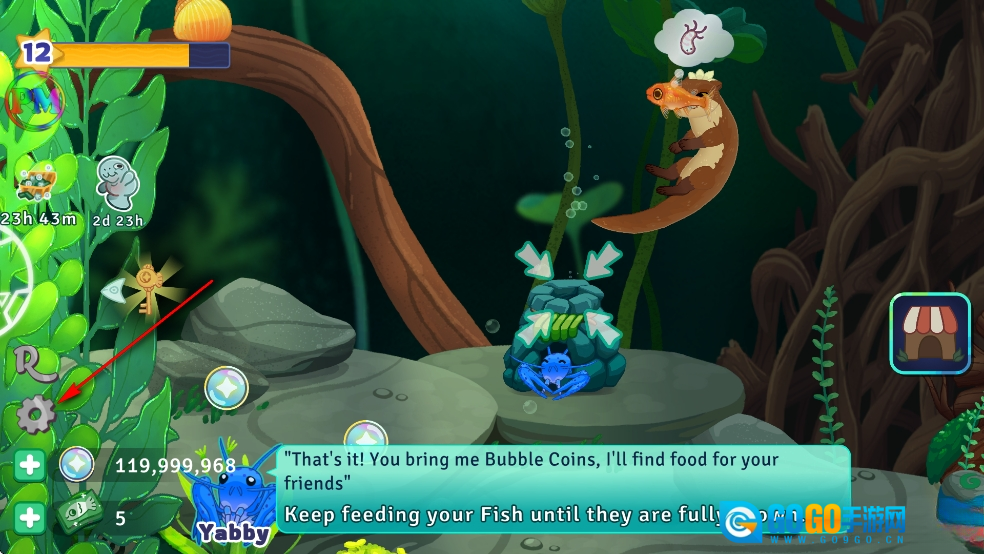Tap the round PM badge icon
This screenshot has width=984, height=554.
point(35,100)
